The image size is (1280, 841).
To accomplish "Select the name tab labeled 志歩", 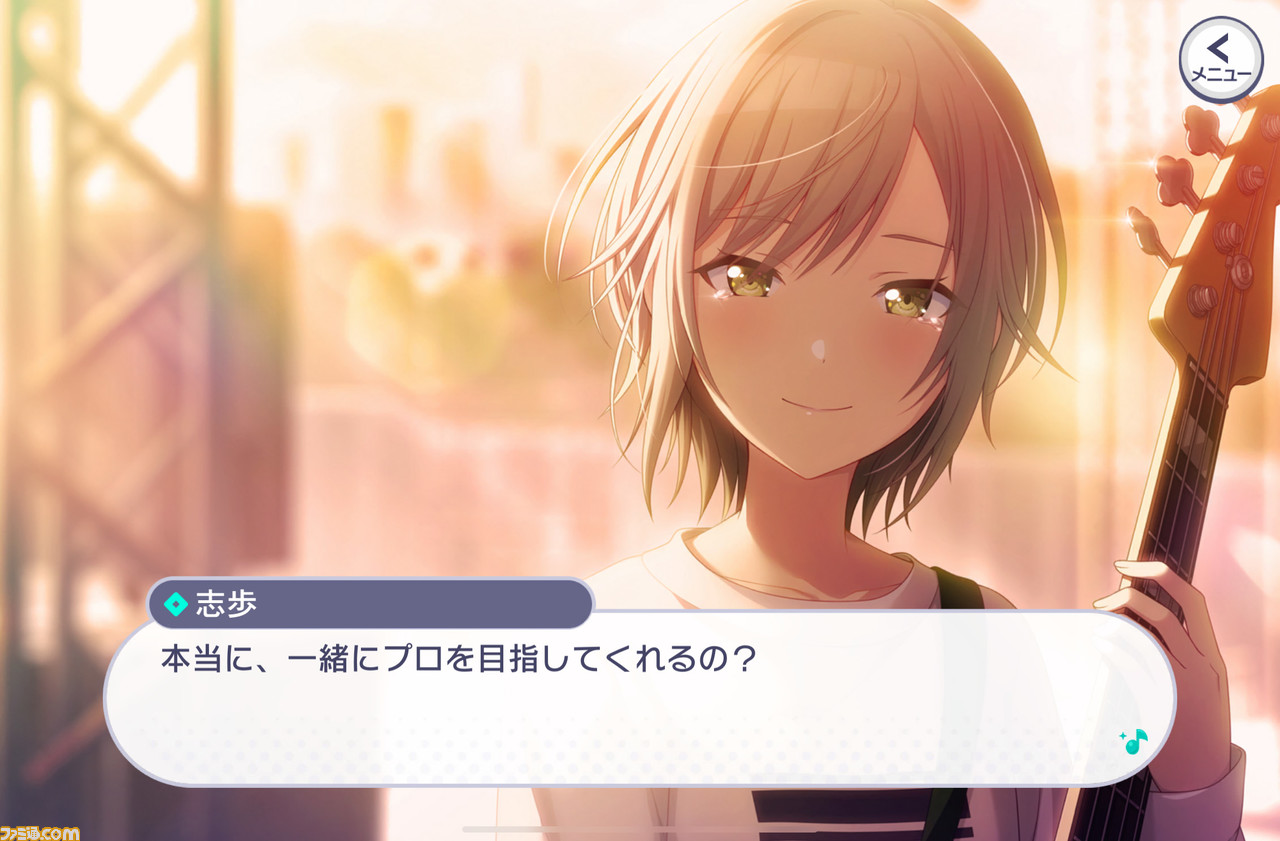I will [230, 600].
